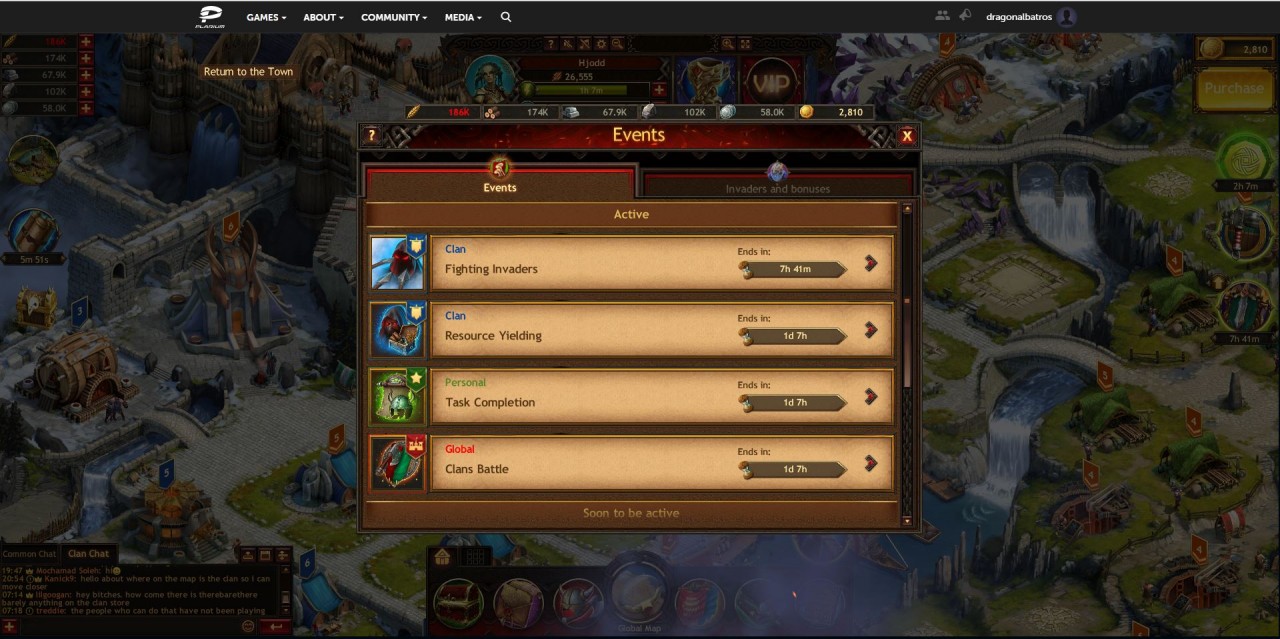Select the Events tab

click(x=500, y=182)
